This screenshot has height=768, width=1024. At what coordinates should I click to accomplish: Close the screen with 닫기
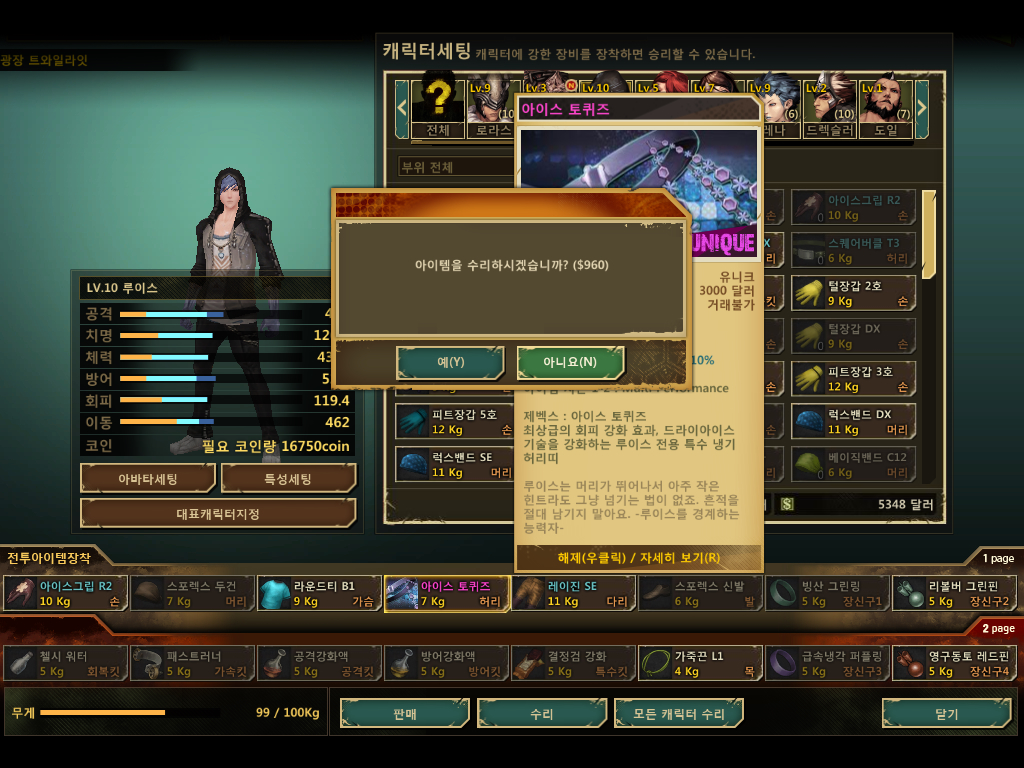[946, 714]
